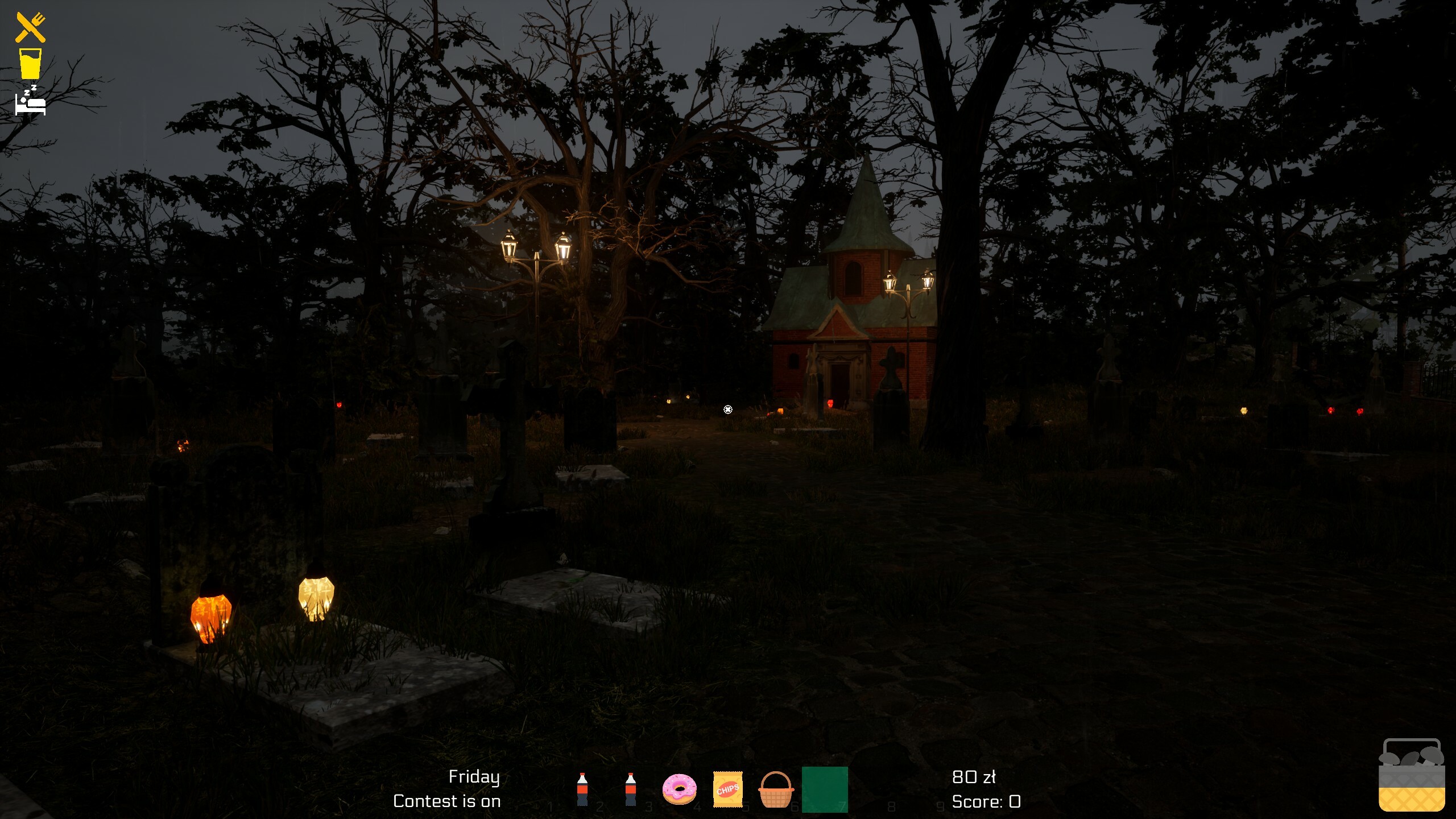The image size is (1456, 819).
Task: Click the 'Score: 0' display
Action: point(986,803)
